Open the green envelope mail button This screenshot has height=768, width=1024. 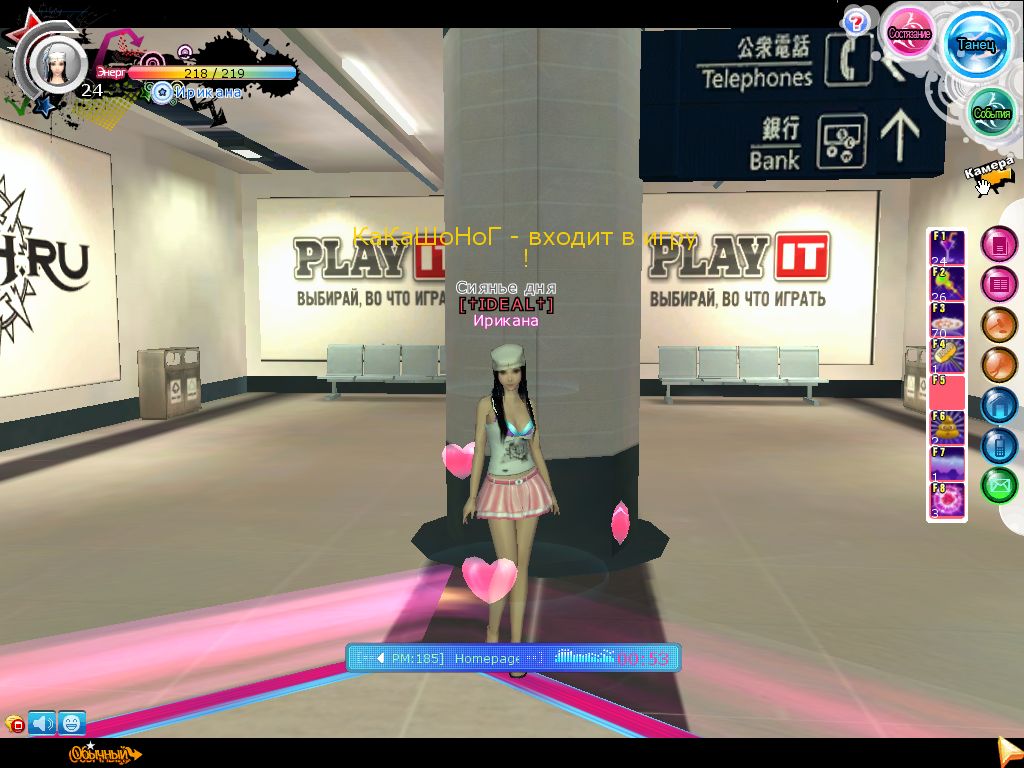point(998,486)
